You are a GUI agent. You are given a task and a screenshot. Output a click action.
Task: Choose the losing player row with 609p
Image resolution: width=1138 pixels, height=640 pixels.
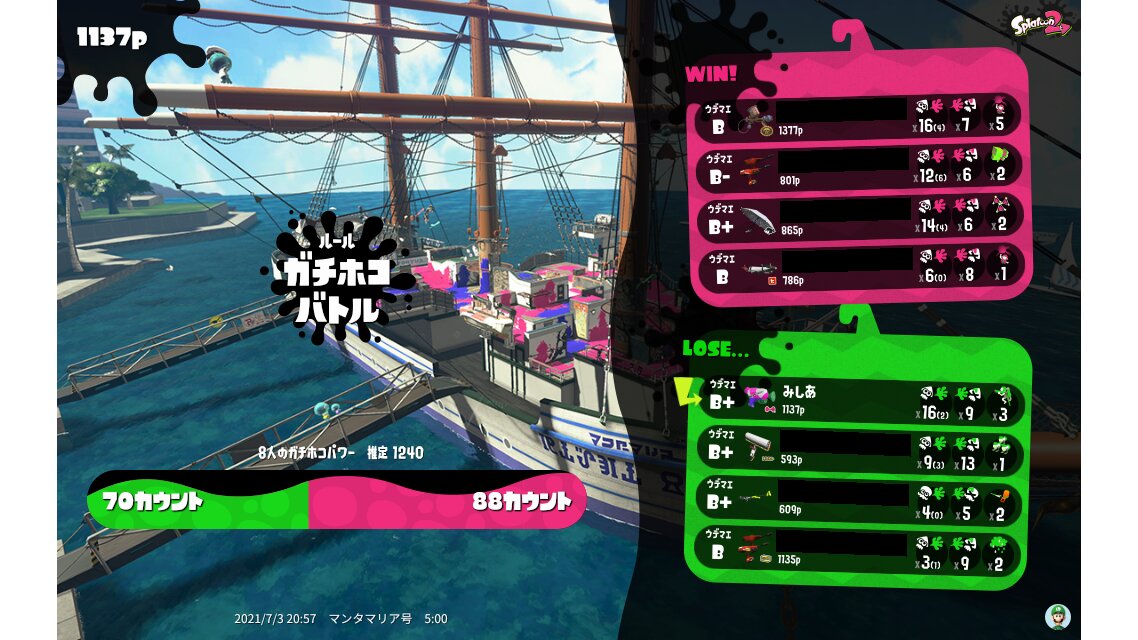(x=859, y=501)
